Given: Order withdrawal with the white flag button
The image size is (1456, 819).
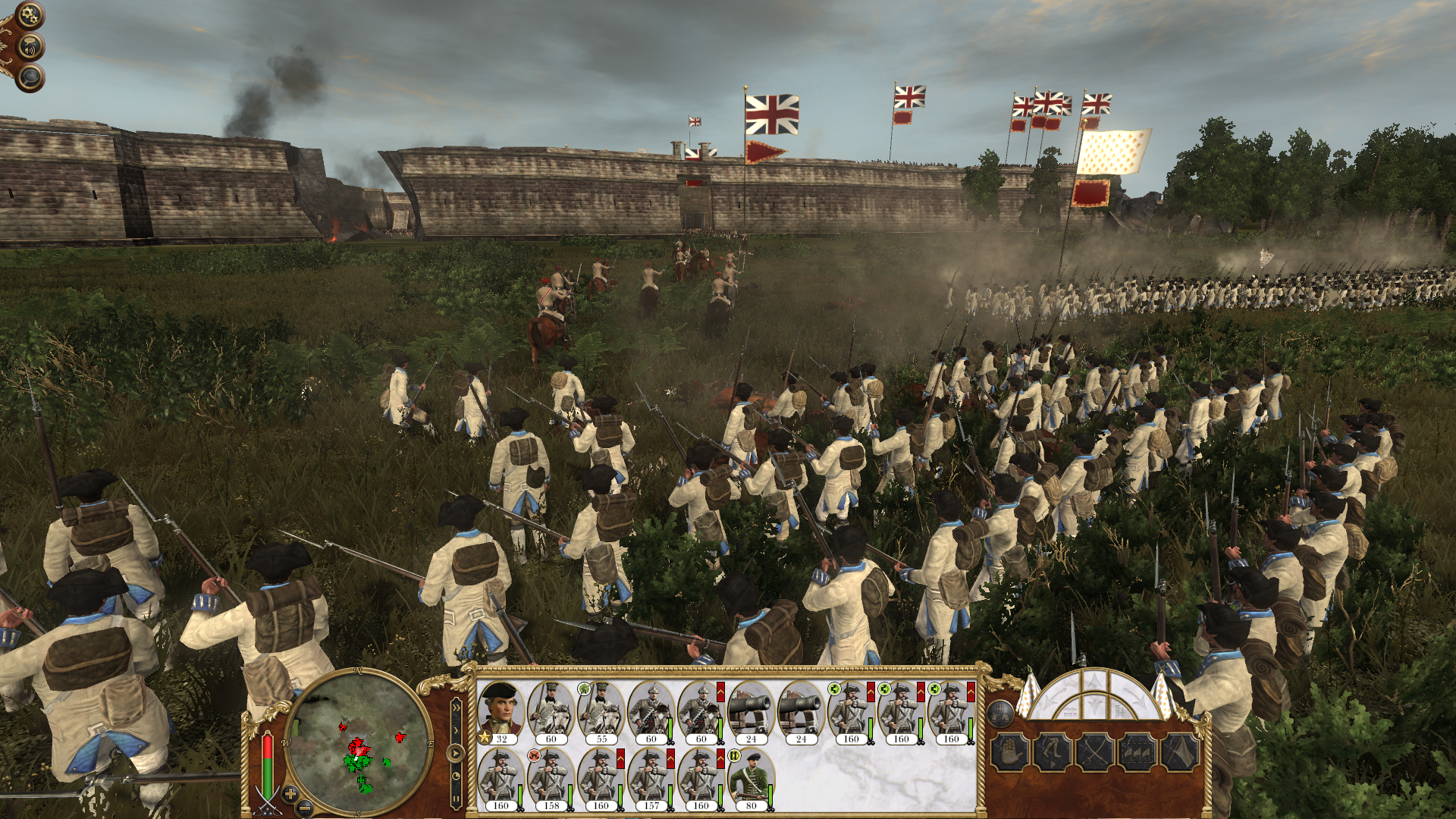Looking at the screenshot, I should coord(1179,753).
